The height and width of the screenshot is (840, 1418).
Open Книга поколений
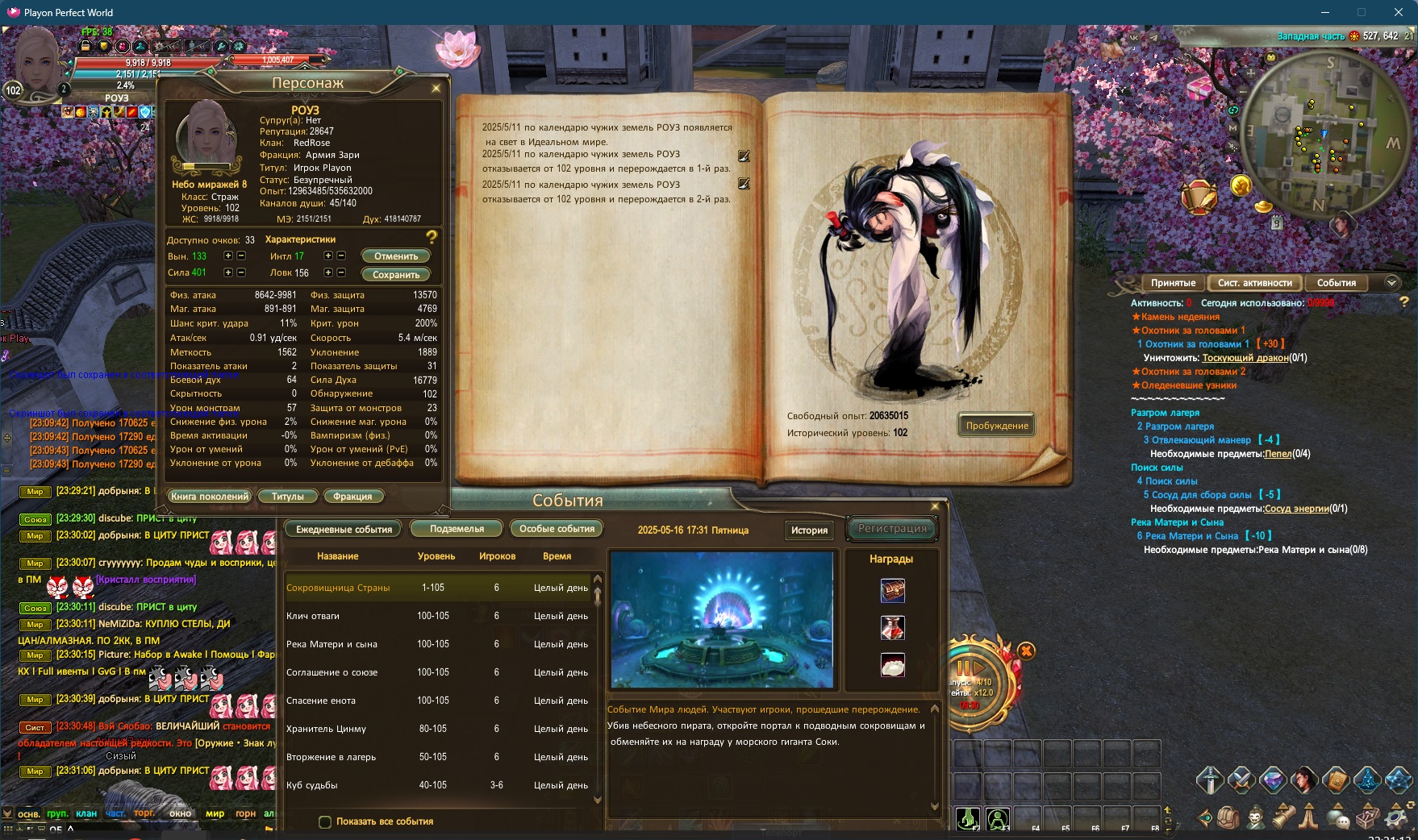pos(210,497)
